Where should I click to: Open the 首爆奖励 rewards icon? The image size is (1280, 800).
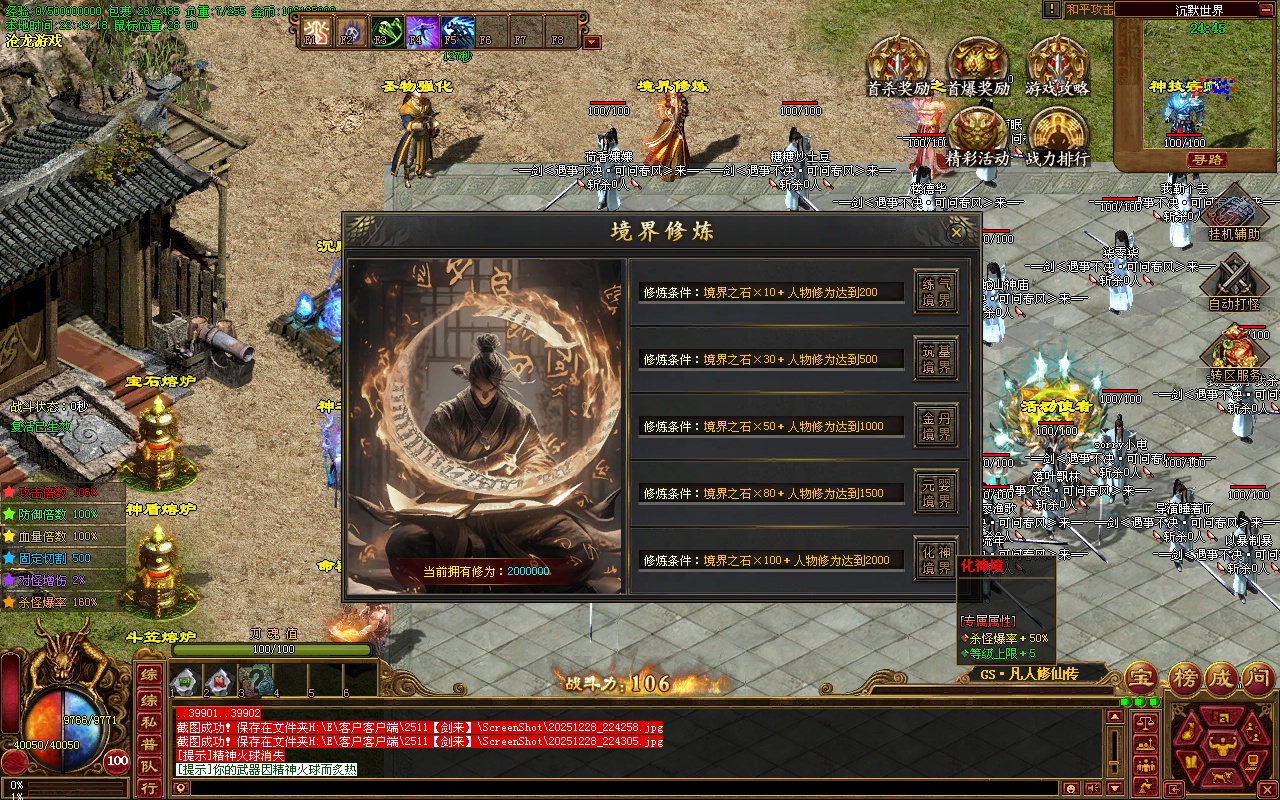(977, 66)
